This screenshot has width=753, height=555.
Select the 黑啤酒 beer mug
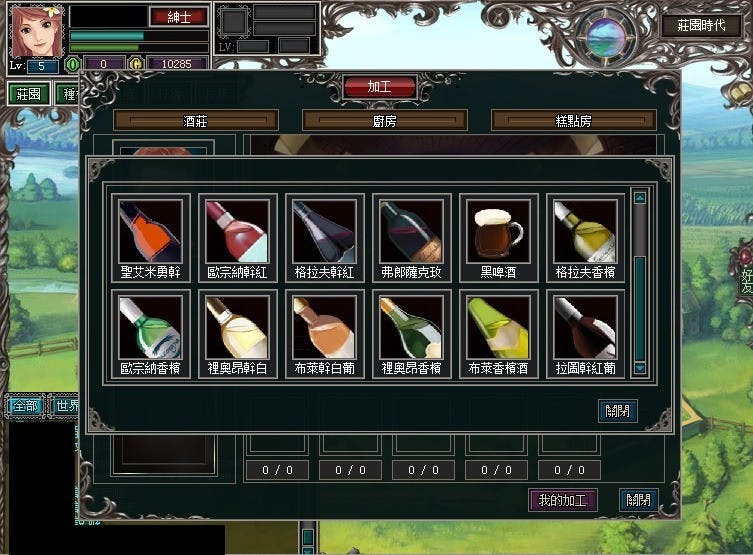pos(498,231)
